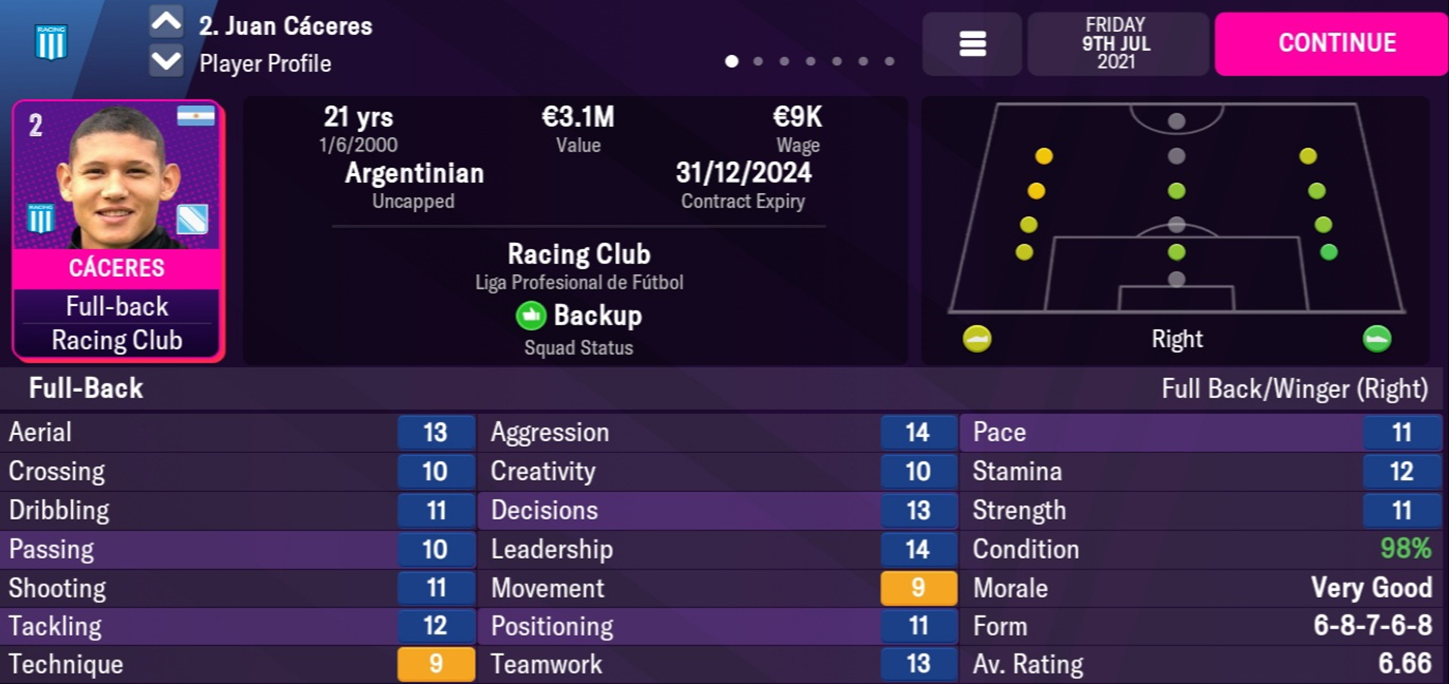Click the Racing Club badge in top corner
Screen dimensions: 1449x684
pyautogui.click(x=50, y=42)
